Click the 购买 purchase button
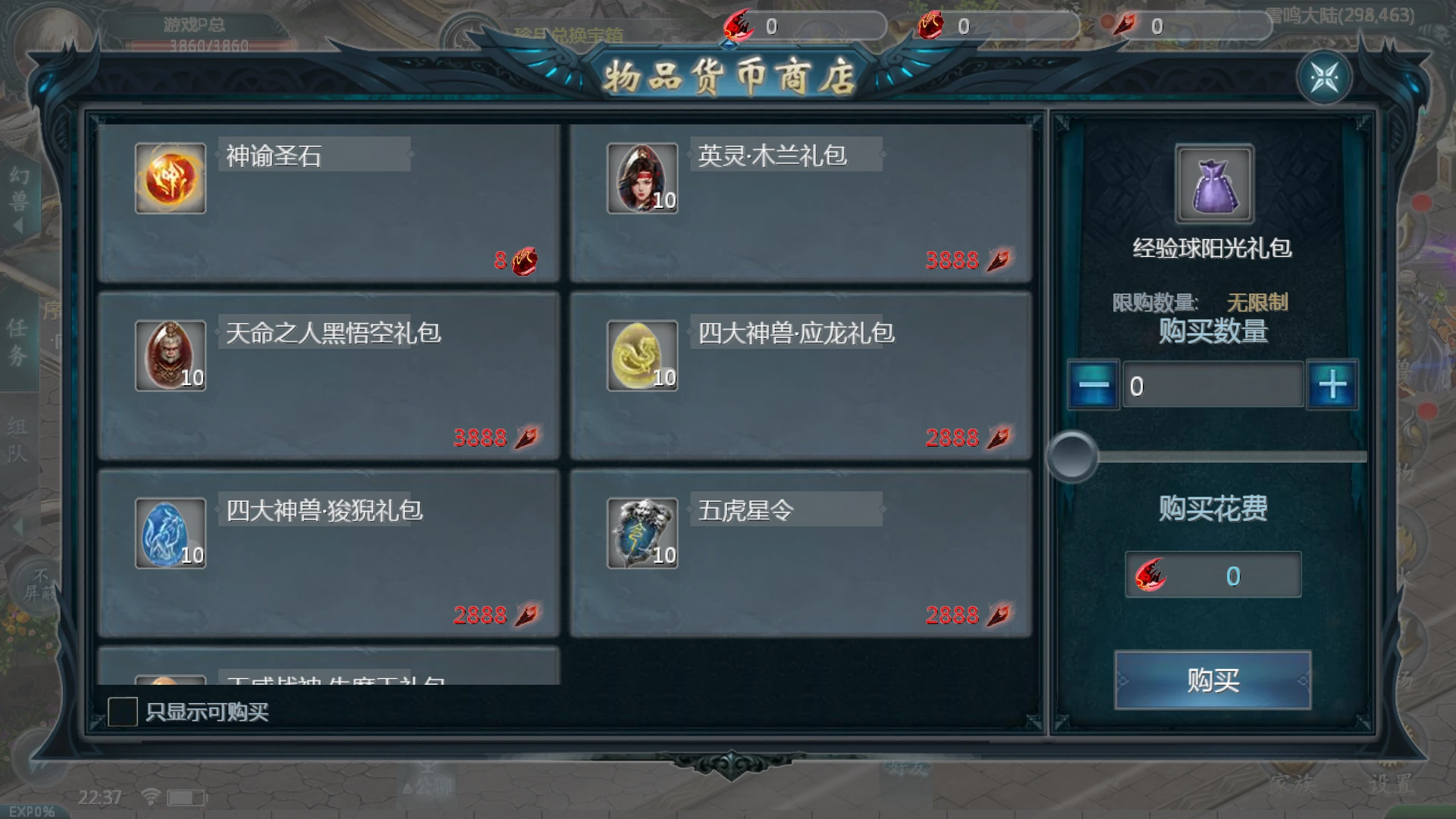The width and height of the screenshot is (1456, 819). click(1212, 680)
